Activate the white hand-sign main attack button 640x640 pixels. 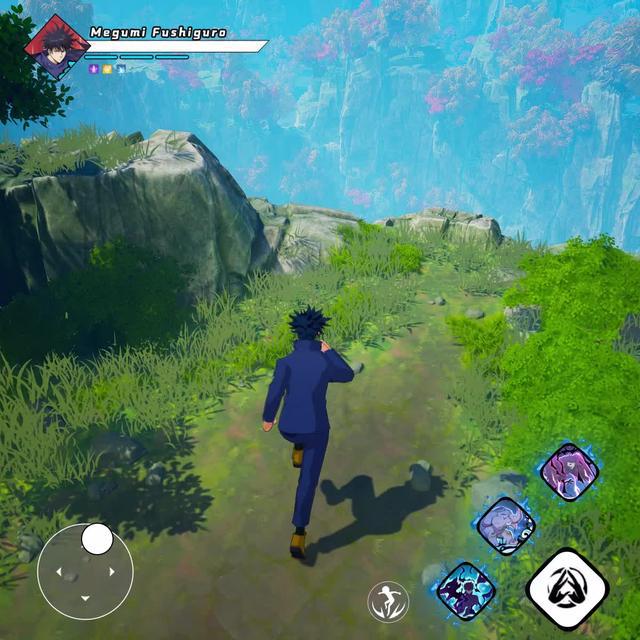point(567,589)
